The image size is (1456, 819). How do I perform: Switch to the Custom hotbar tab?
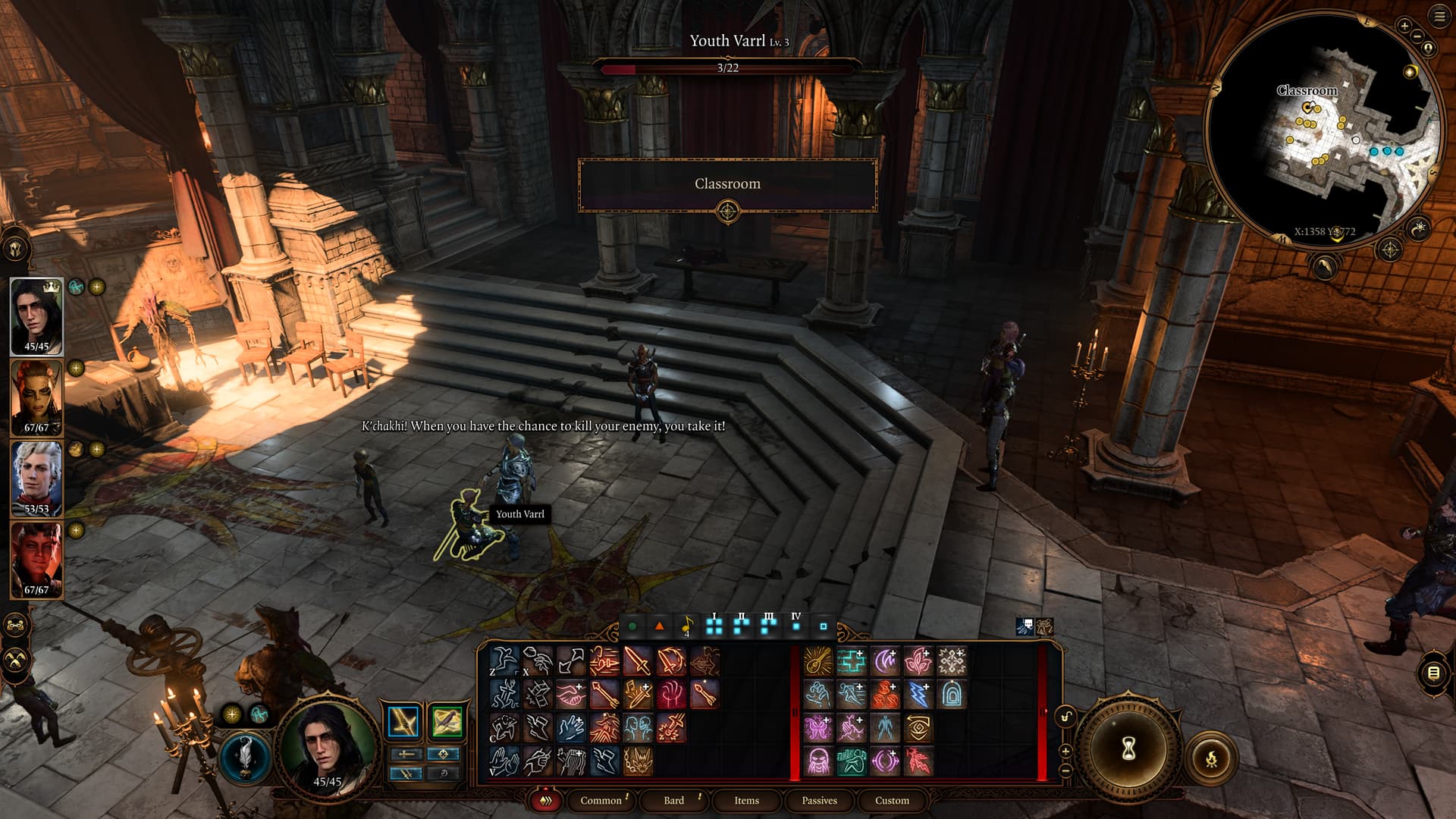pyautogui.click(x=892, y=800)
